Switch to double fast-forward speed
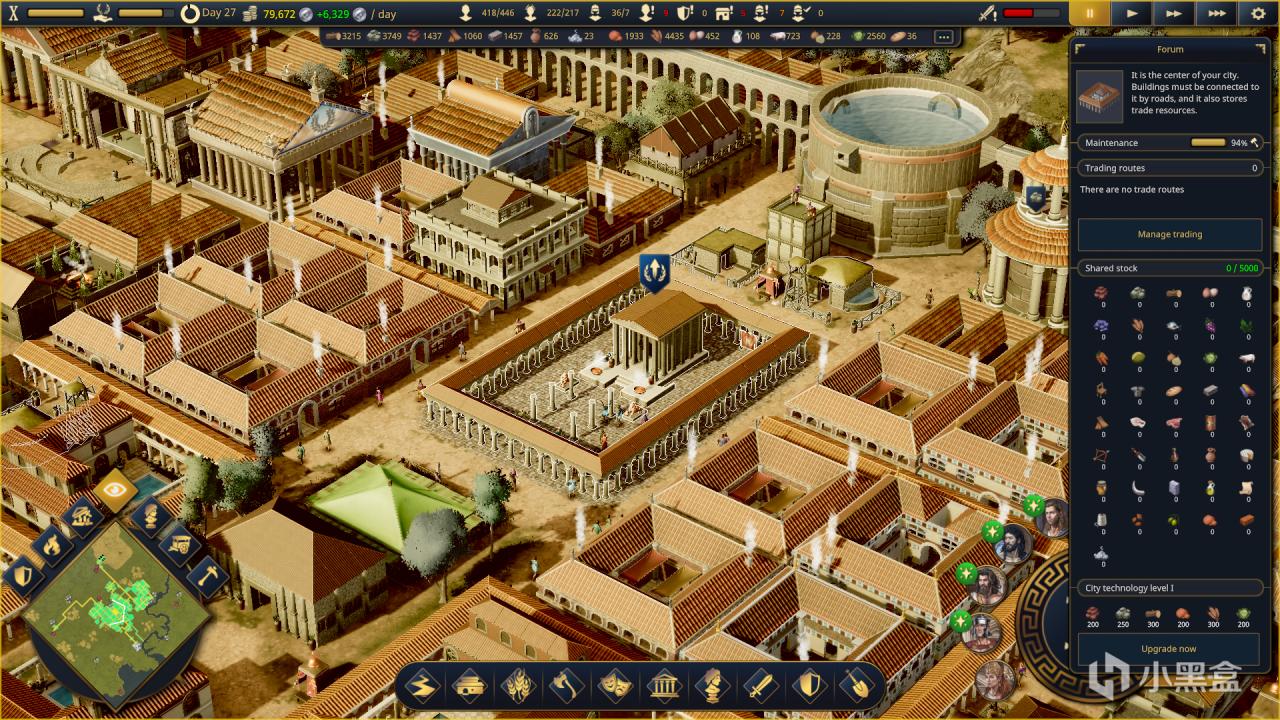The width and height of the screenshot is (1280, 720). click(x=1174, y=14)
